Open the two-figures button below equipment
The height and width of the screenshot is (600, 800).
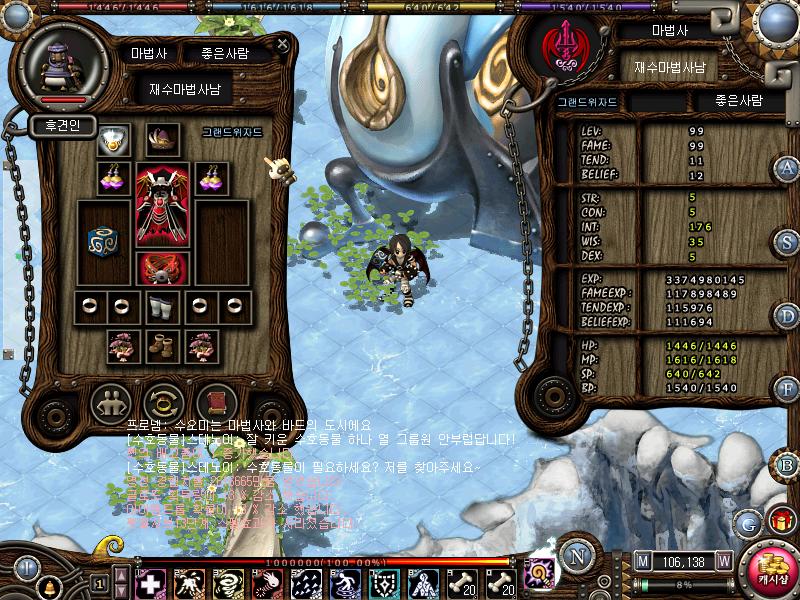point(111,403)
